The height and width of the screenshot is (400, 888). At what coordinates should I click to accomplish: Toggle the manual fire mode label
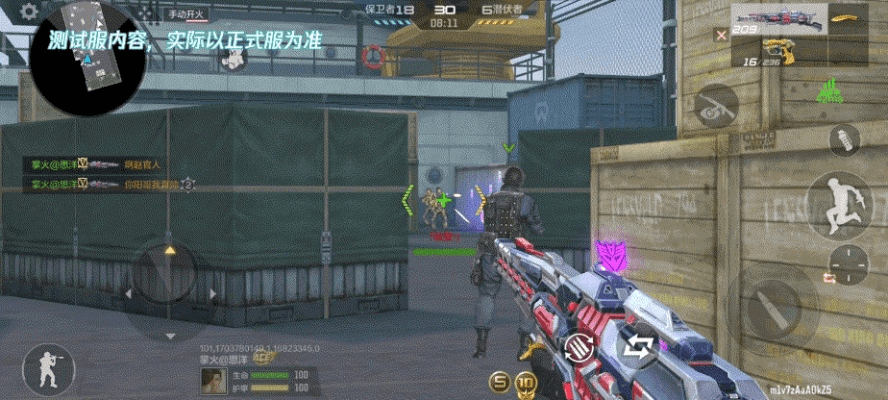tap(186, 14)
